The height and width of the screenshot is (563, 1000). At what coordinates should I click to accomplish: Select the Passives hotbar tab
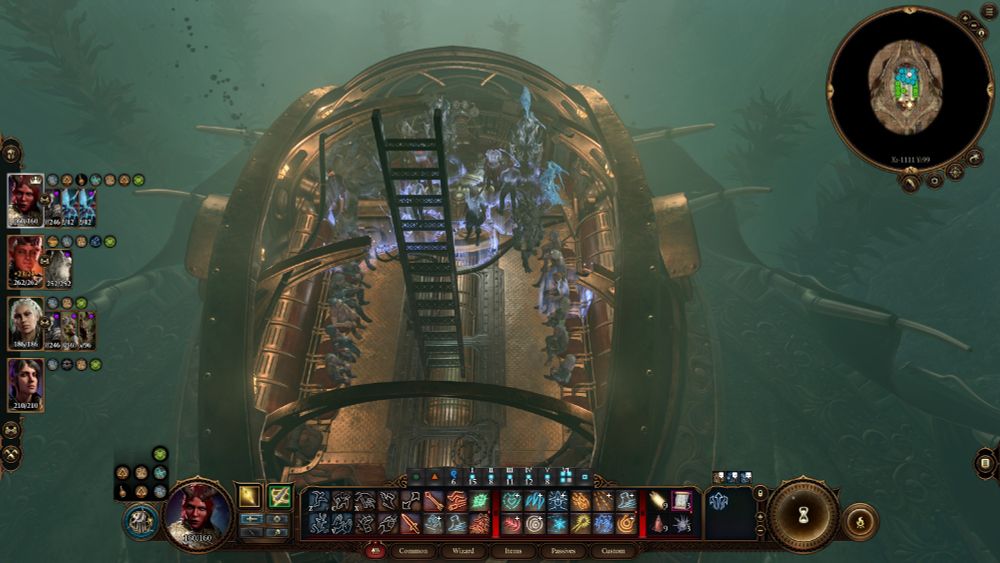point(563,551)
